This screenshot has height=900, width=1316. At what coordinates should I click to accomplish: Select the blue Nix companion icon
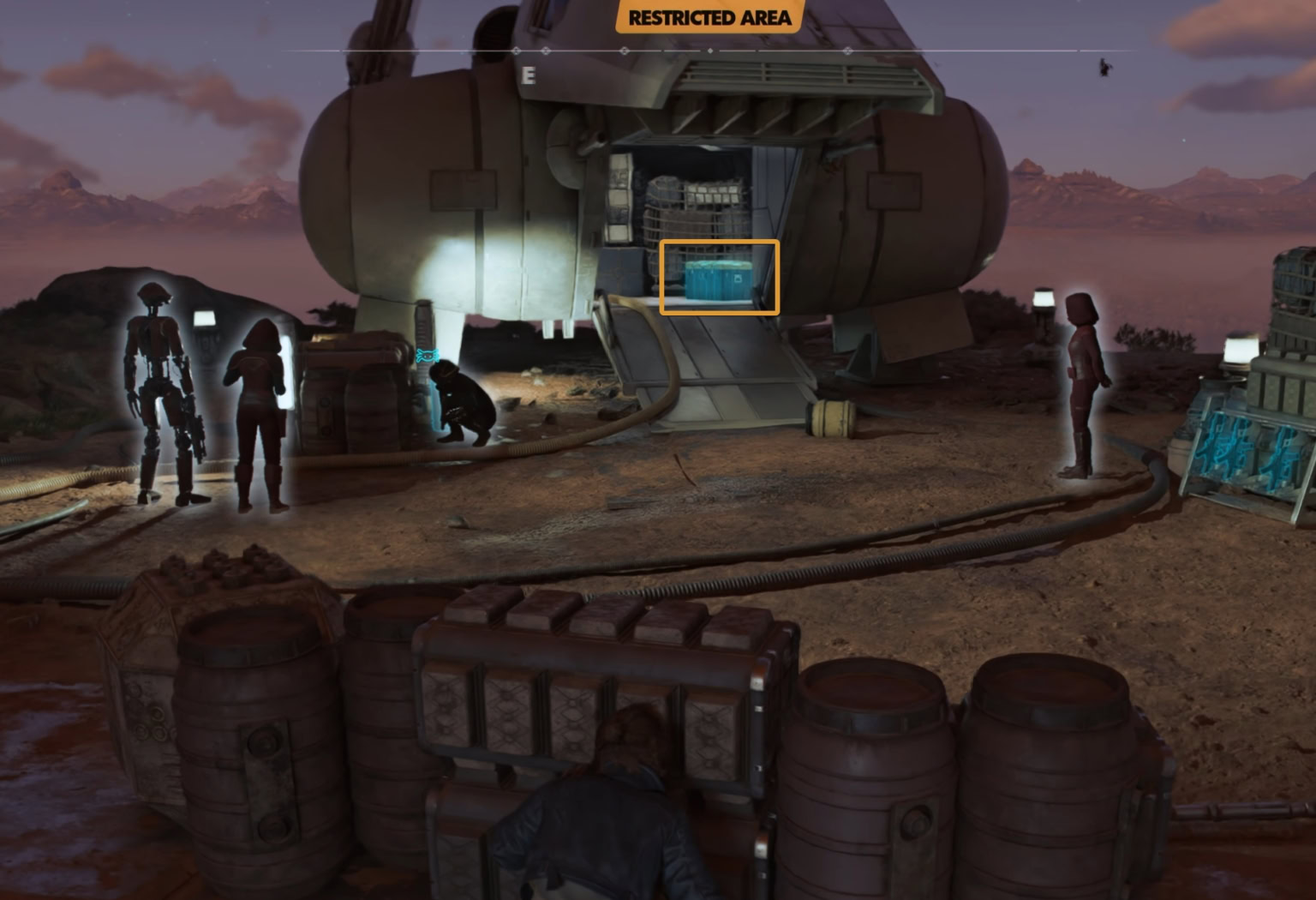coord(427,355)
